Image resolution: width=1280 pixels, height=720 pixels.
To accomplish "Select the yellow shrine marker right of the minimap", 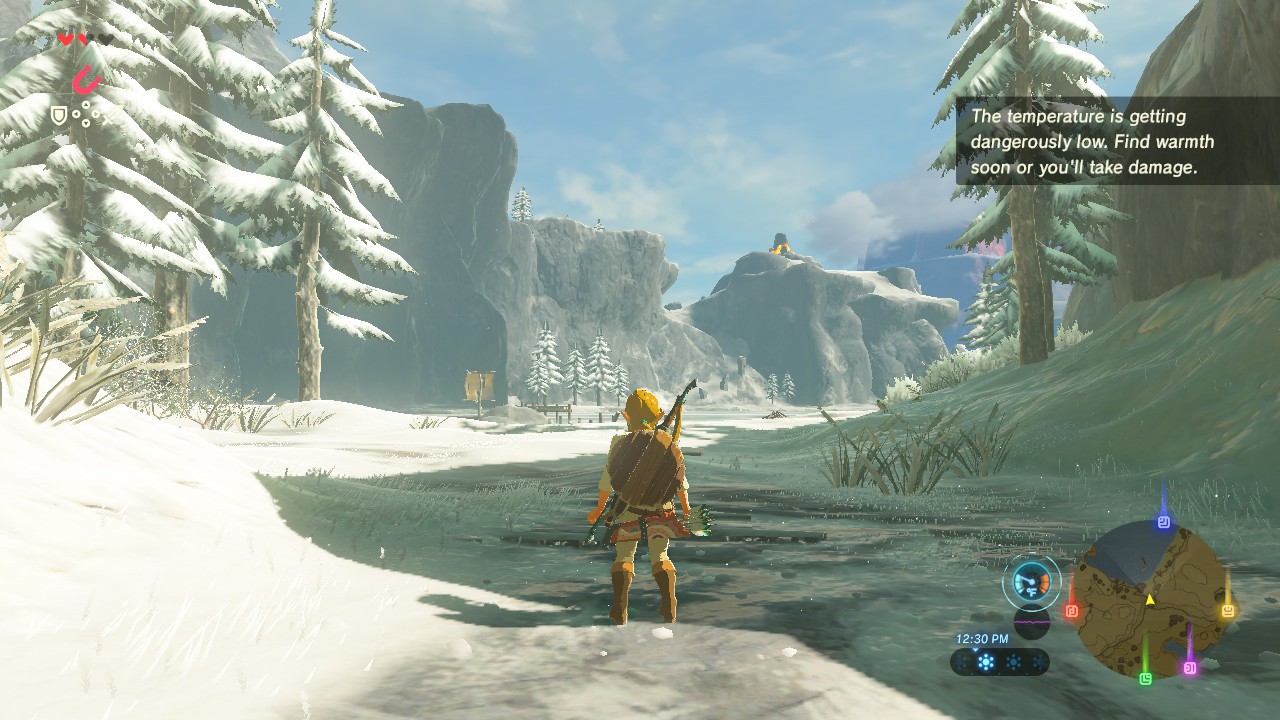I will click(x=1228, y=610).
